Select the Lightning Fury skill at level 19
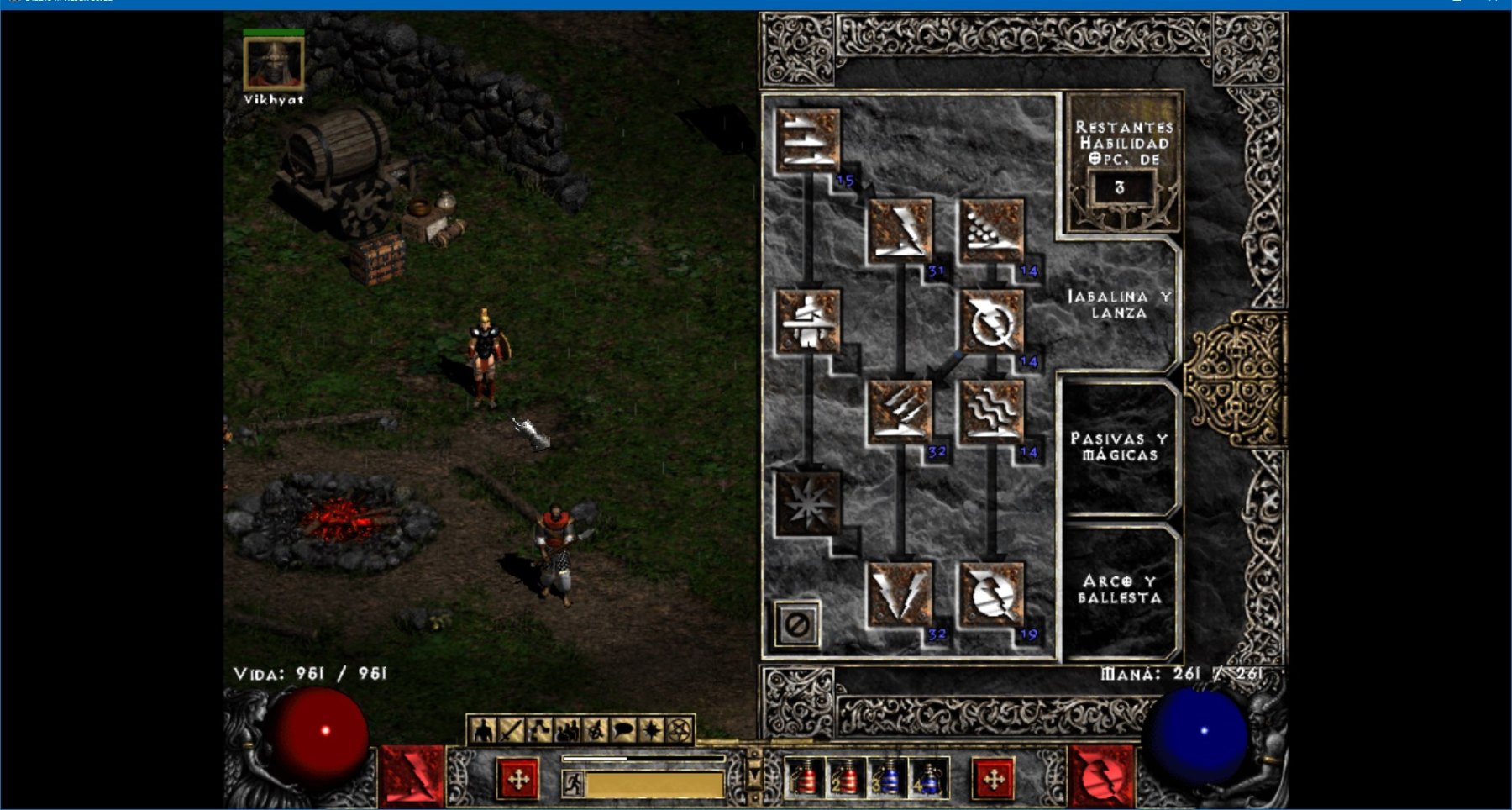This screenshot has height=810, width=1512. (x=992, y=594)
